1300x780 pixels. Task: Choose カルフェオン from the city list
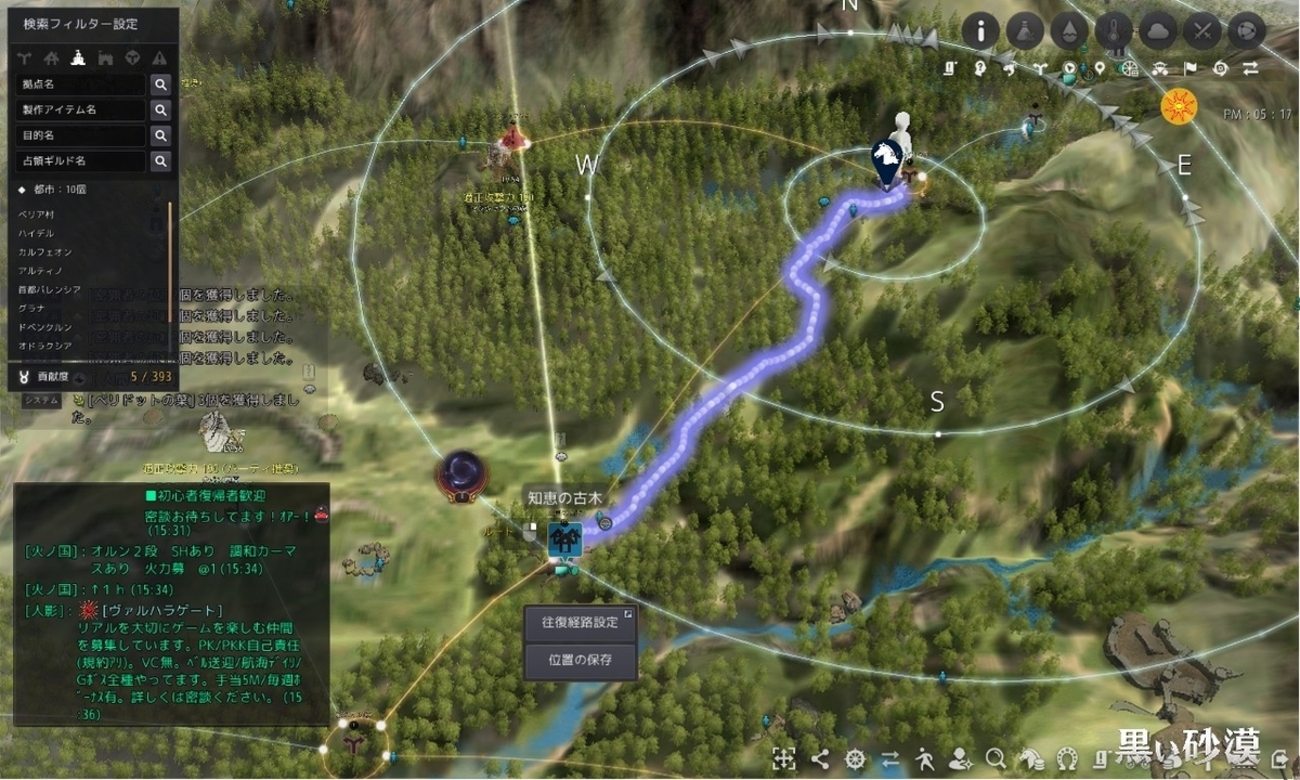[44, 252]
